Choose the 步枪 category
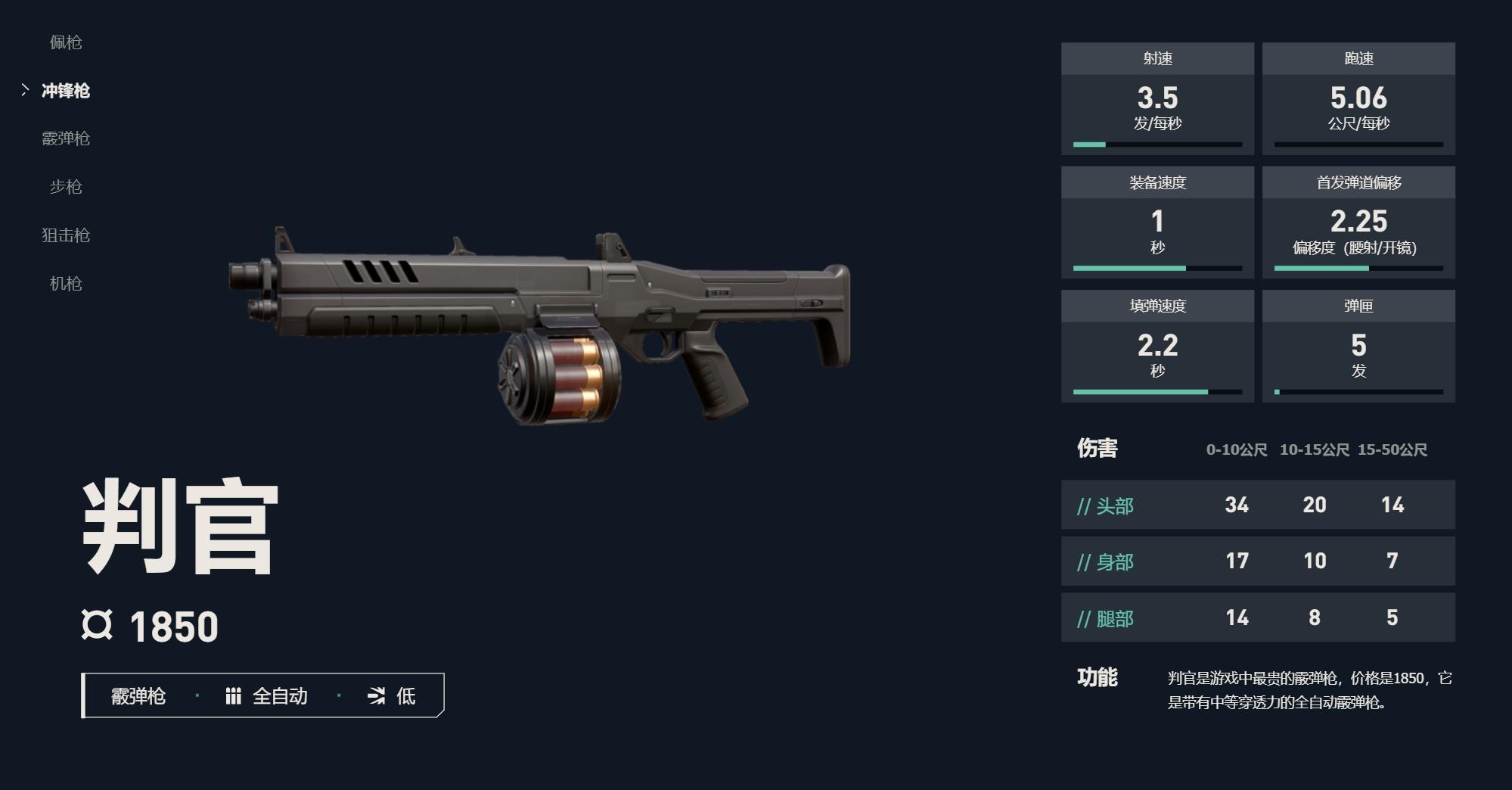Viewport: 1512px width, 790px height. tap(66, 187)
